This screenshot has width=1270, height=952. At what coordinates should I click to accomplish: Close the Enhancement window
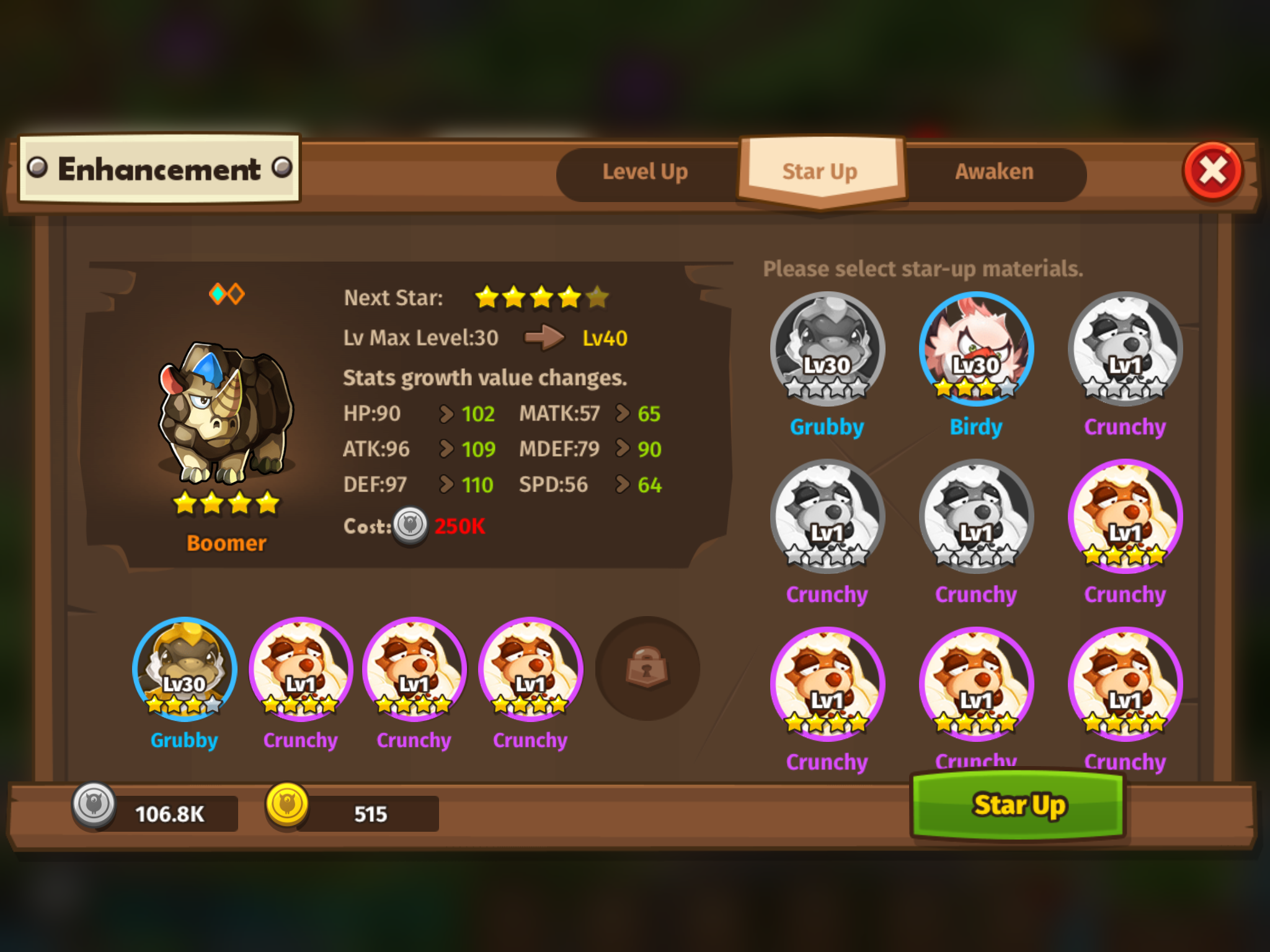pyautogui.click(x=1213, y=171)
